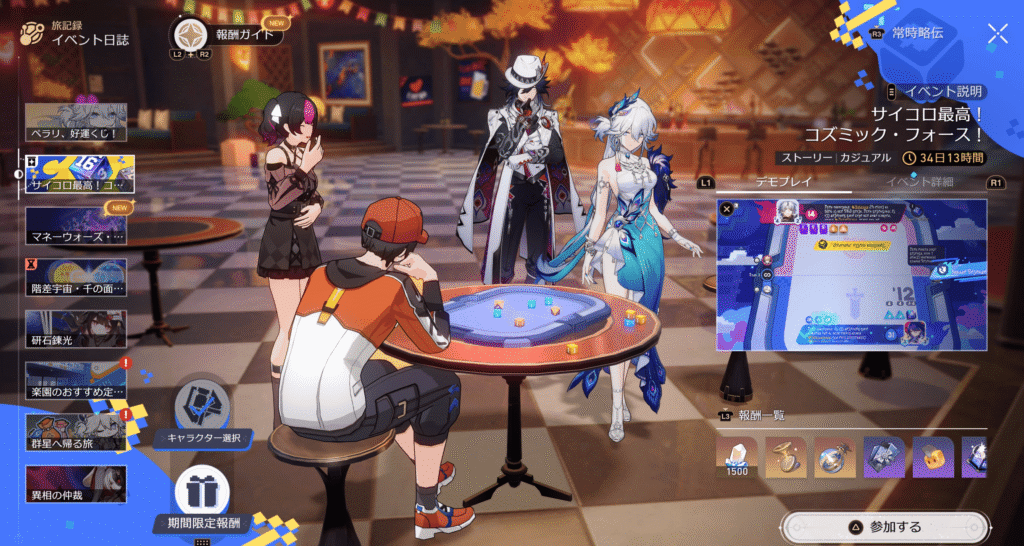Close the event log with the X
This screenshot has width=1024, height=546.
pos(997,34)
